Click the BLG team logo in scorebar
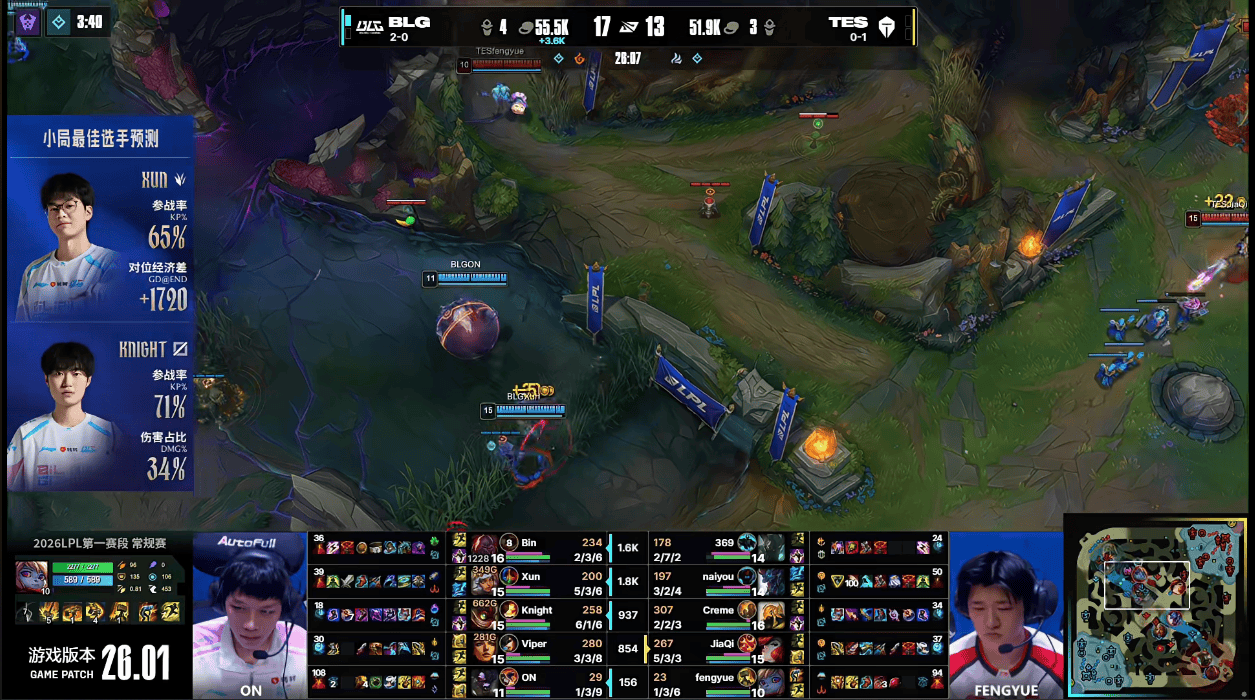Screen dimensions: 1255x700 (370, 26)
